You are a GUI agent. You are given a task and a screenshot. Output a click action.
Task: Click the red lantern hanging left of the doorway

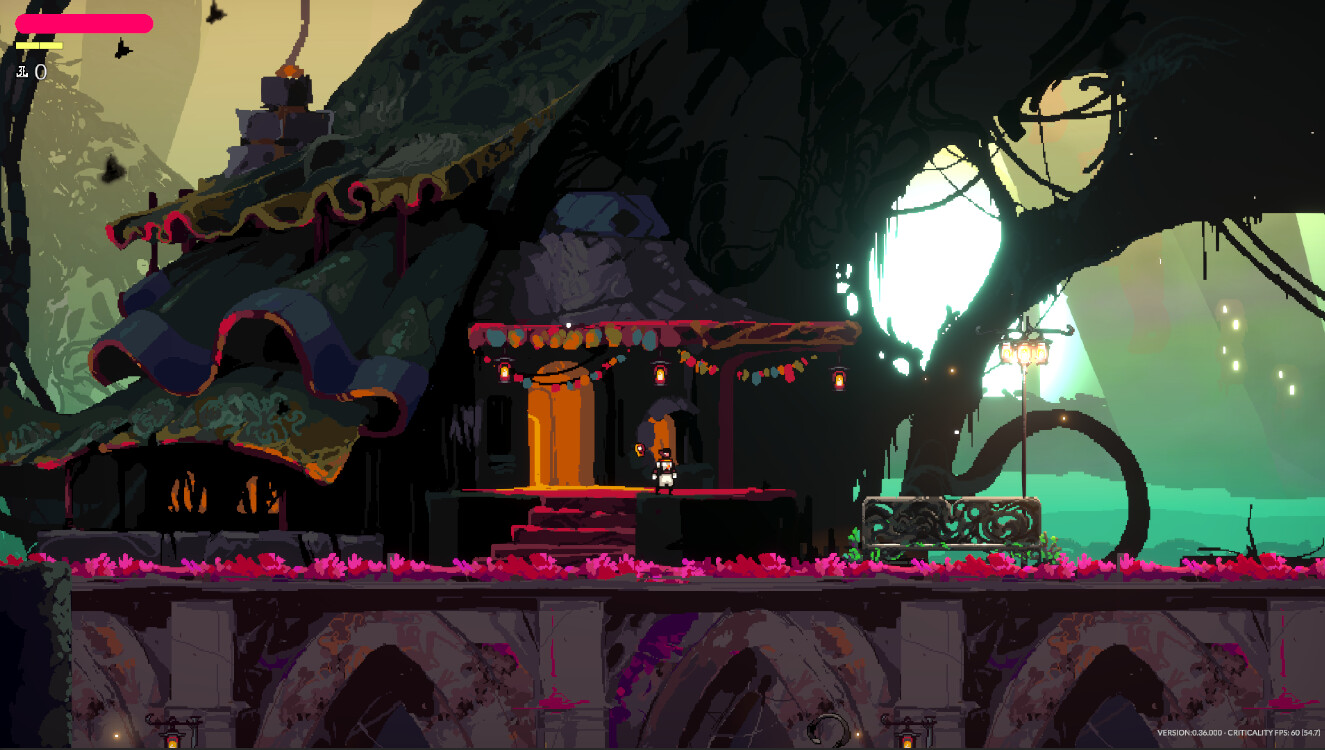[x=504, y=371]
